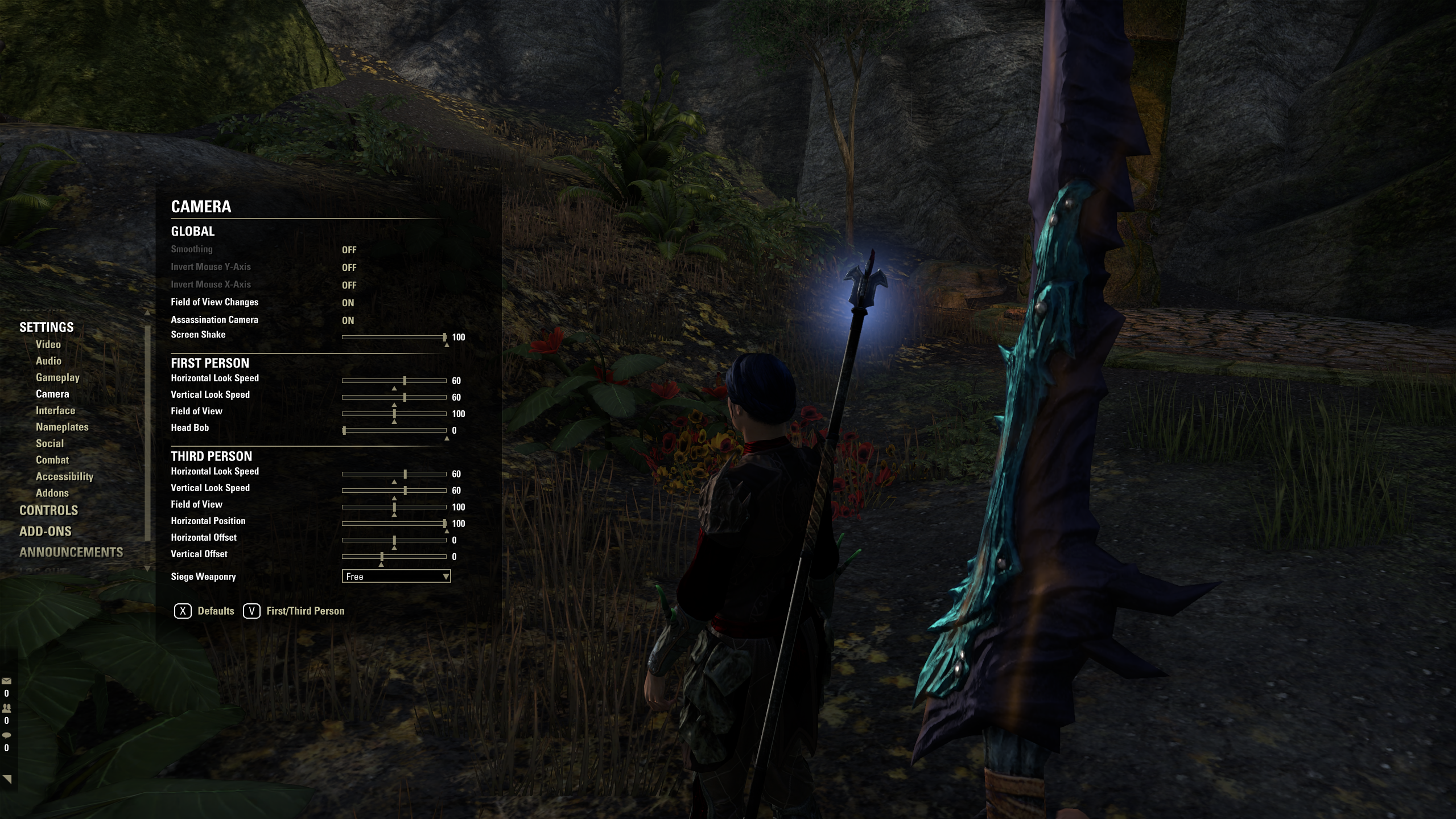Viewport: 1456px width, 819px height.
Task: Turn off the Assassination Camera
Action: (348, 320)
